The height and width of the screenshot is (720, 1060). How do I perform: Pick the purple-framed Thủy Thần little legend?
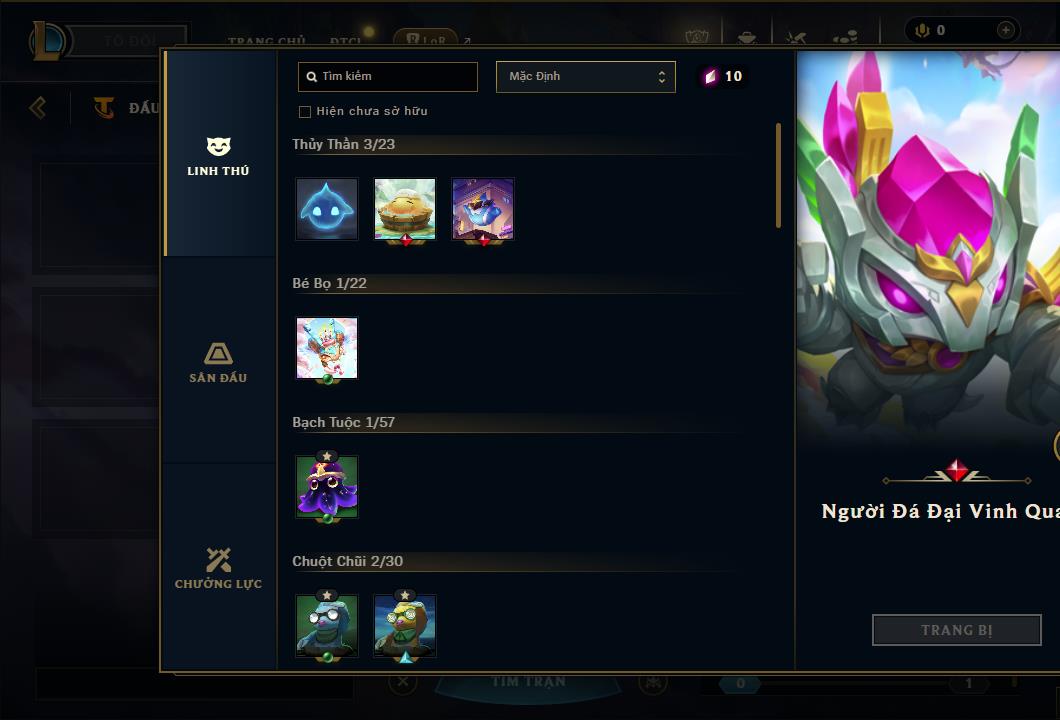(x=483, y=209)
